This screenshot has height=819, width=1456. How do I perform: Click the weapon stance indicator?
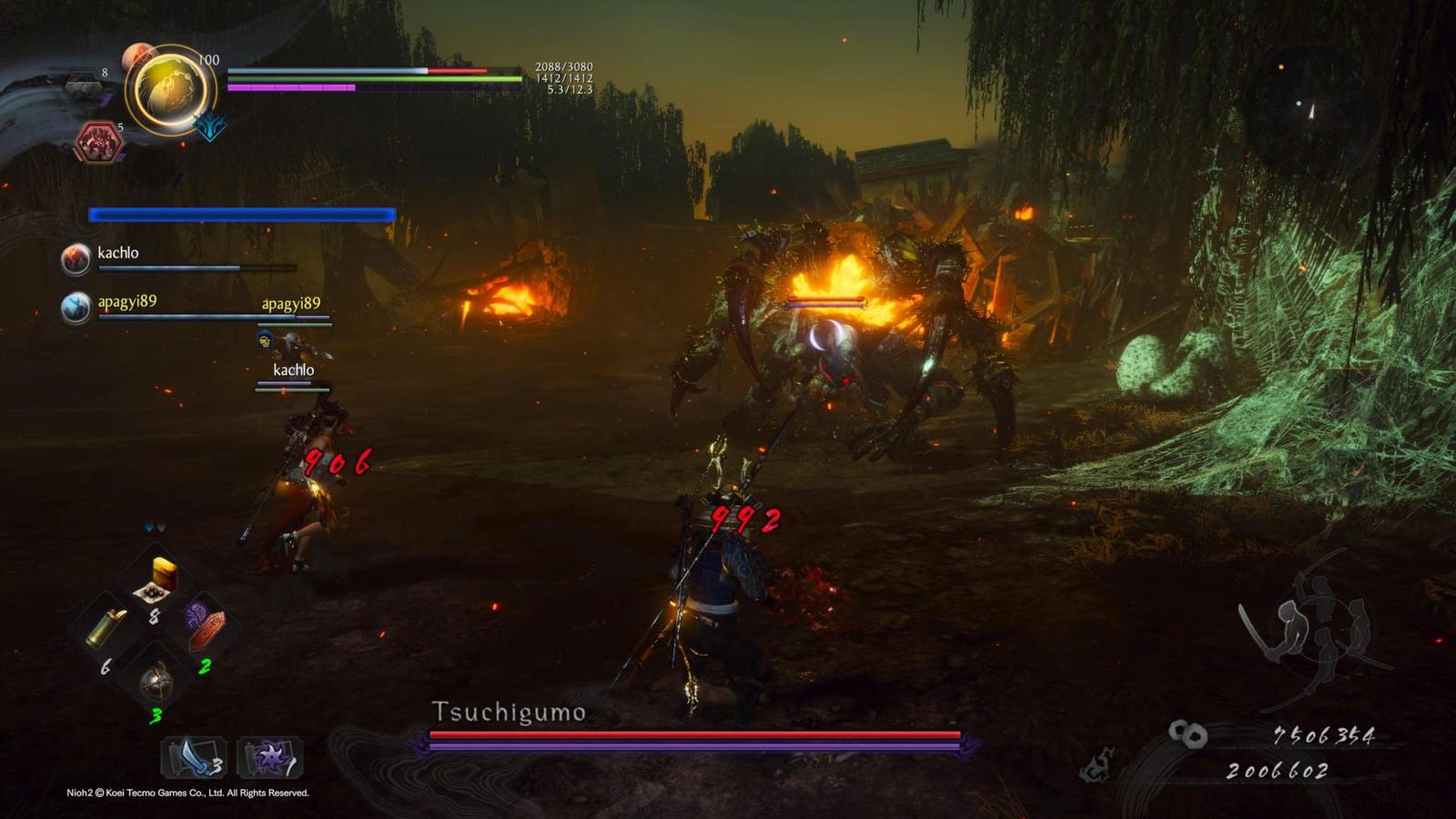[x=1312, y=628]
